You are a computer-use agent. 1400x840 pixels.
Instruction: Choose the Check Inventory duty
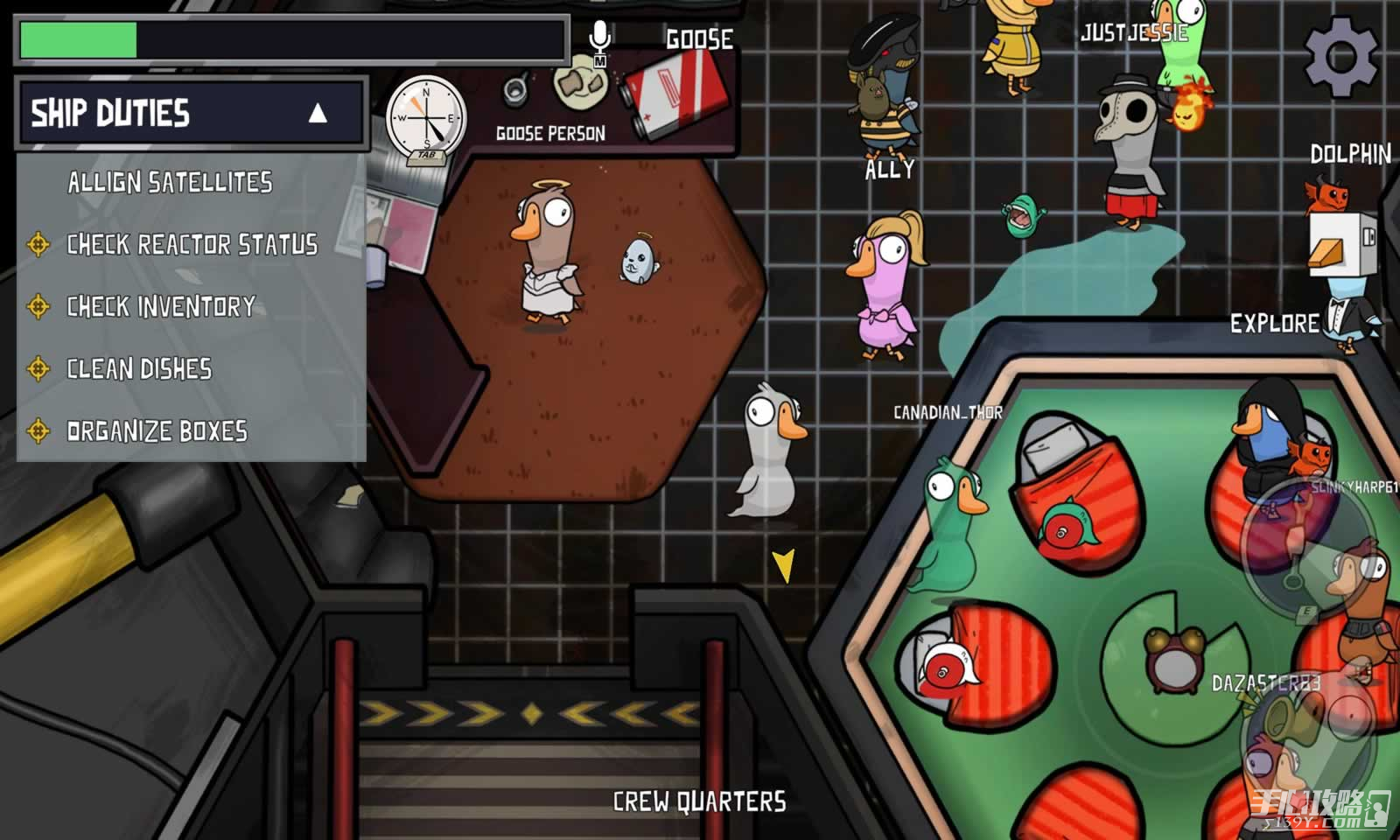coord(161,306)
